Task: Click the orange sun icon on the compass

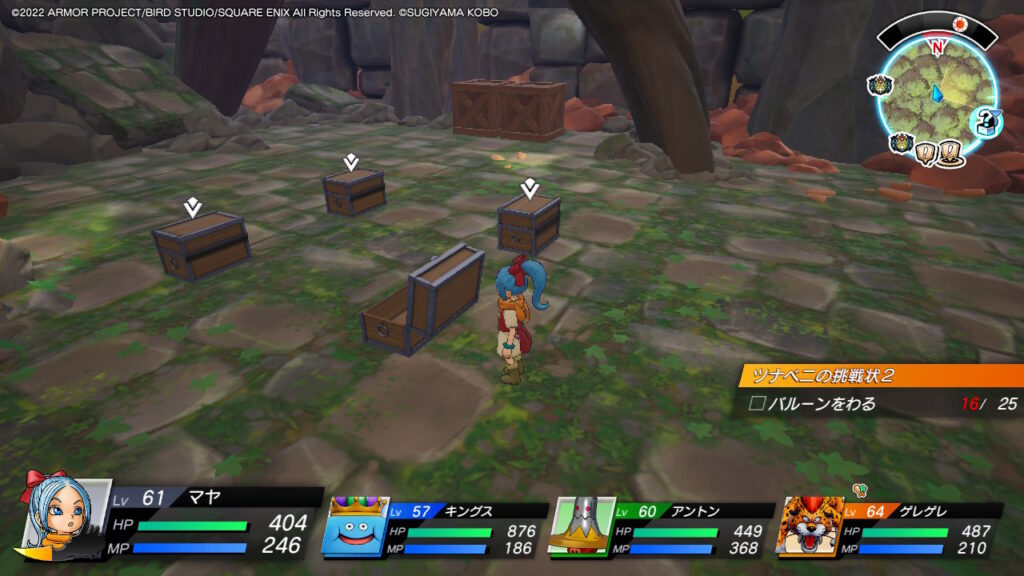Action: (960, 23)
